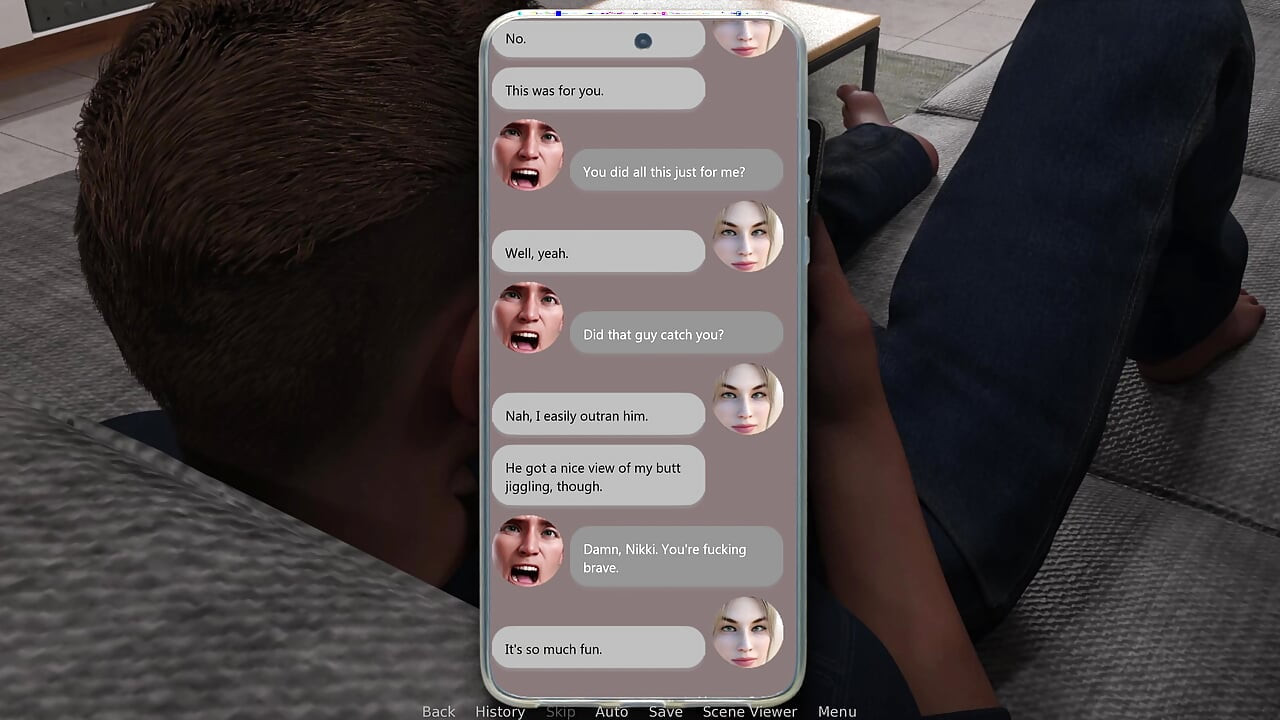Viewport: 1280px width, 720px height.
Task: Click the man's avatar near 'Did that guy catch you?'
Action: coord(528,320)
